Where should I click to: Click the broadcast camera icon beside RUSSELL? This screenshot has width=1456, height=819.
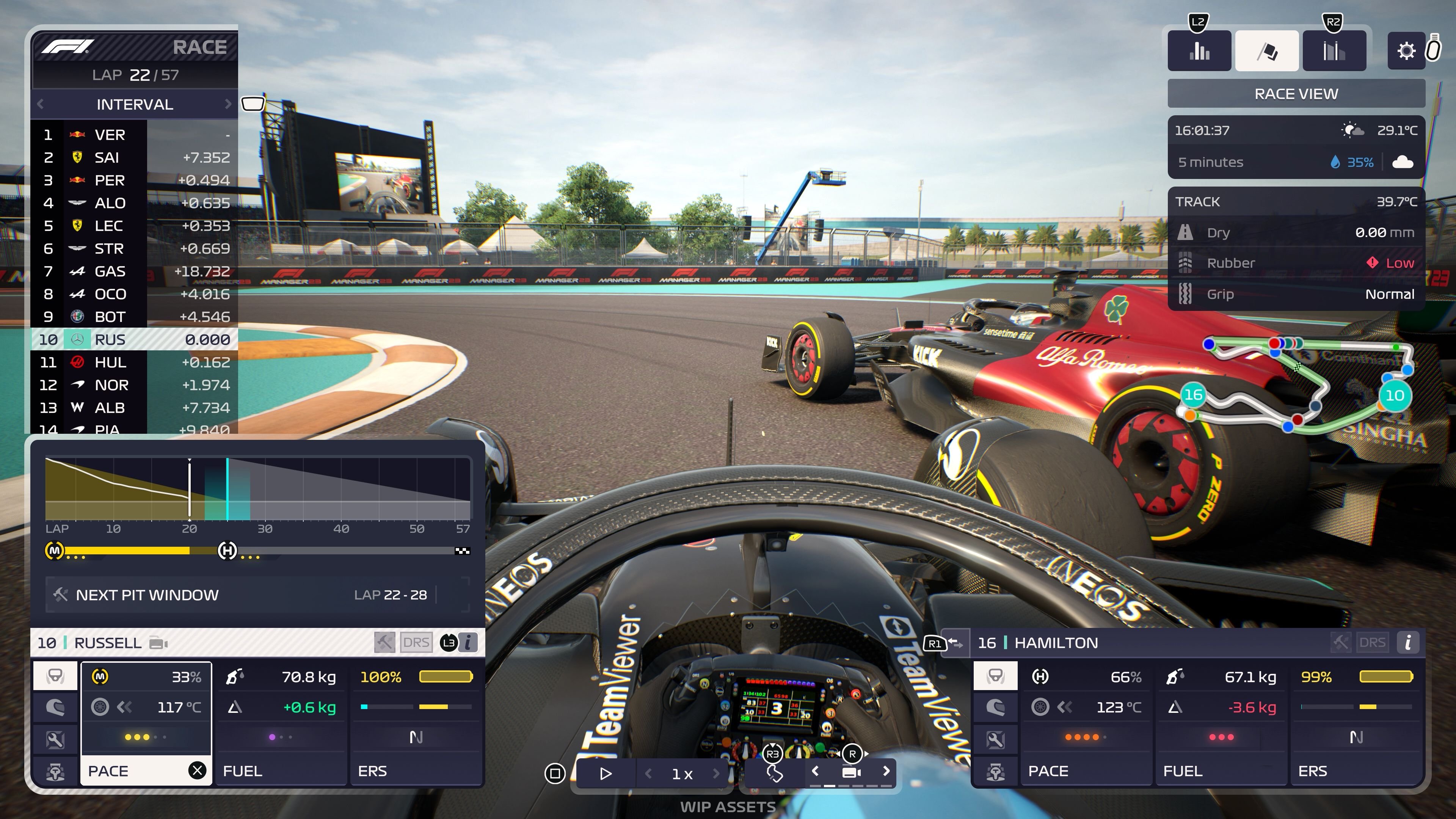tap(158, 643)
